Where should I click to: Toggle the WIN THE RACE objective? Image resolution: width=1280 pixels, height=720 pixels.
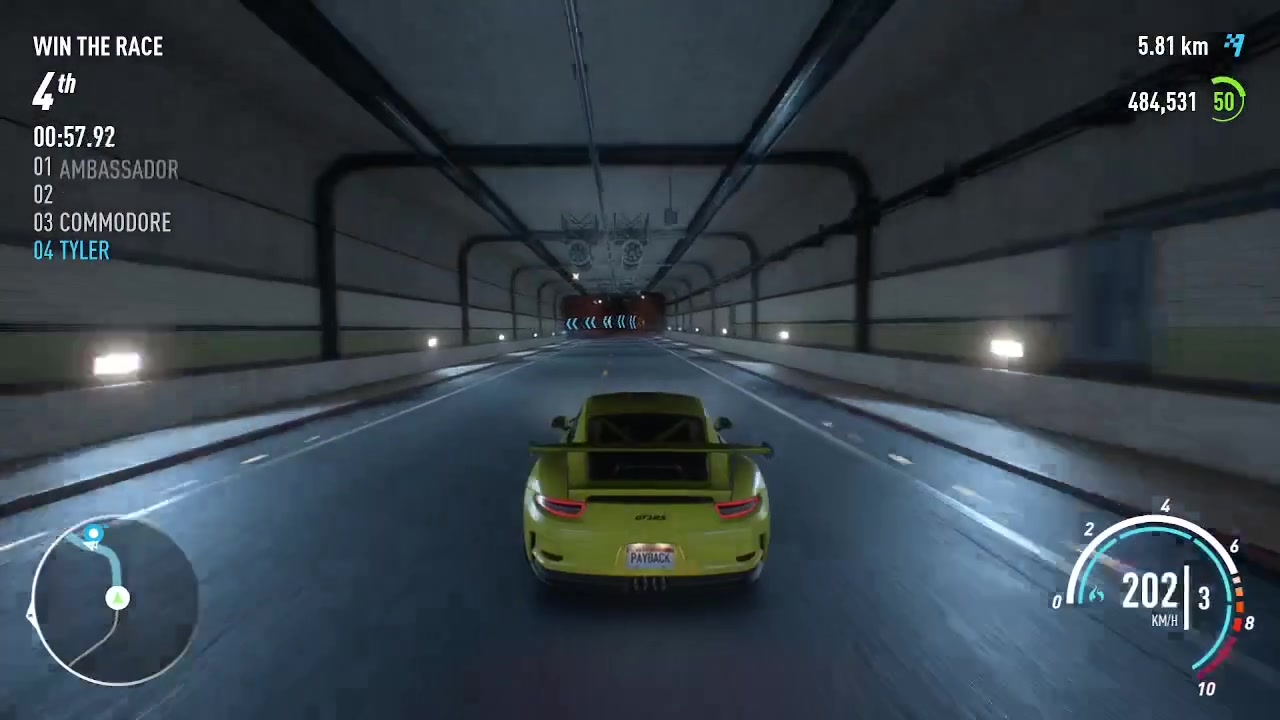(x=97, y=46)
